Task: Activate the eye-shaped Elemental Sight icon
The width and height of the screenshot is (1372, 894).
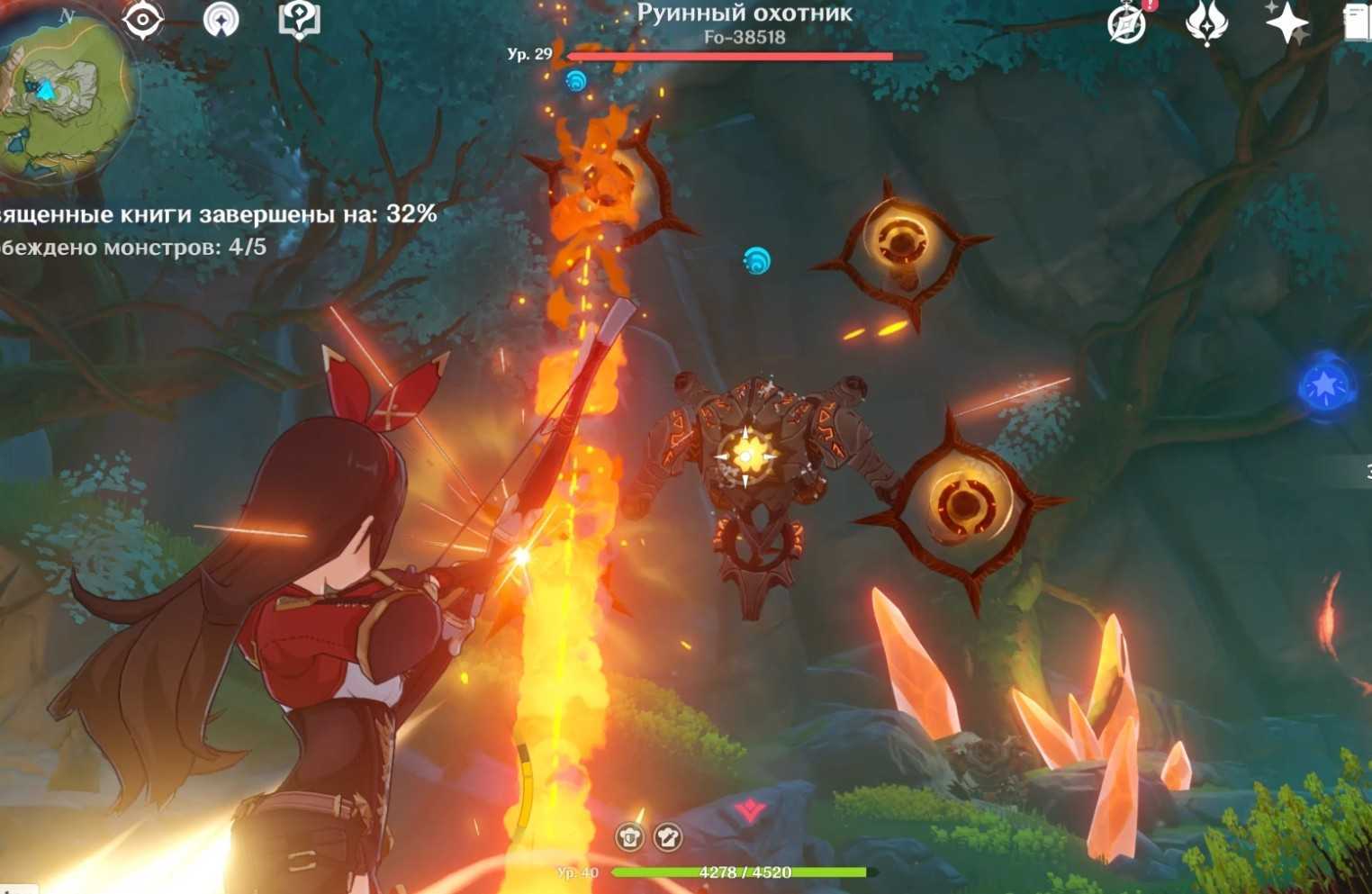Action: click(x=142, y=19)
